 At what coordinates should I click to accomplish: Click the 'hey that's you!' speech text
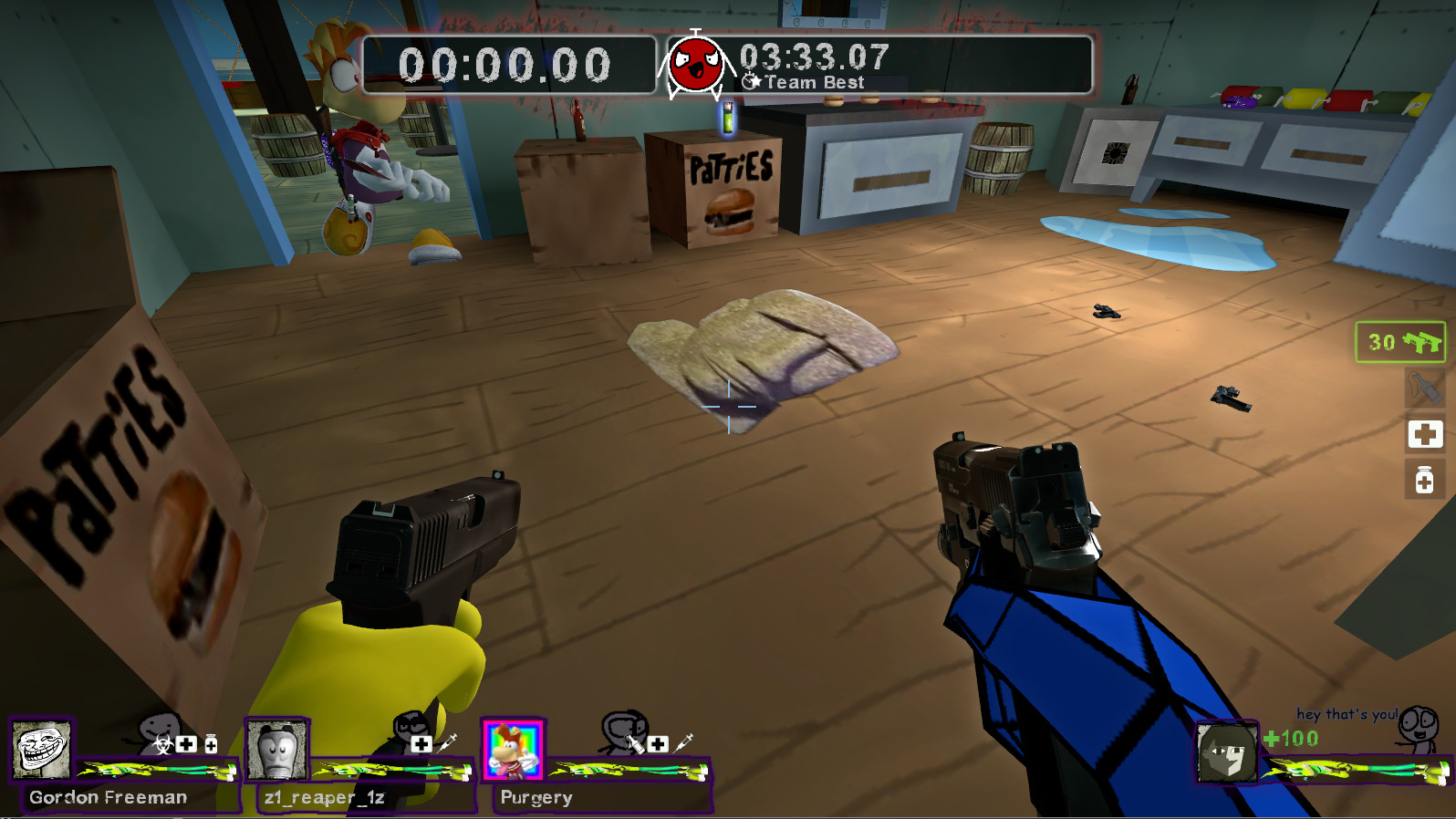(1348, 713)
